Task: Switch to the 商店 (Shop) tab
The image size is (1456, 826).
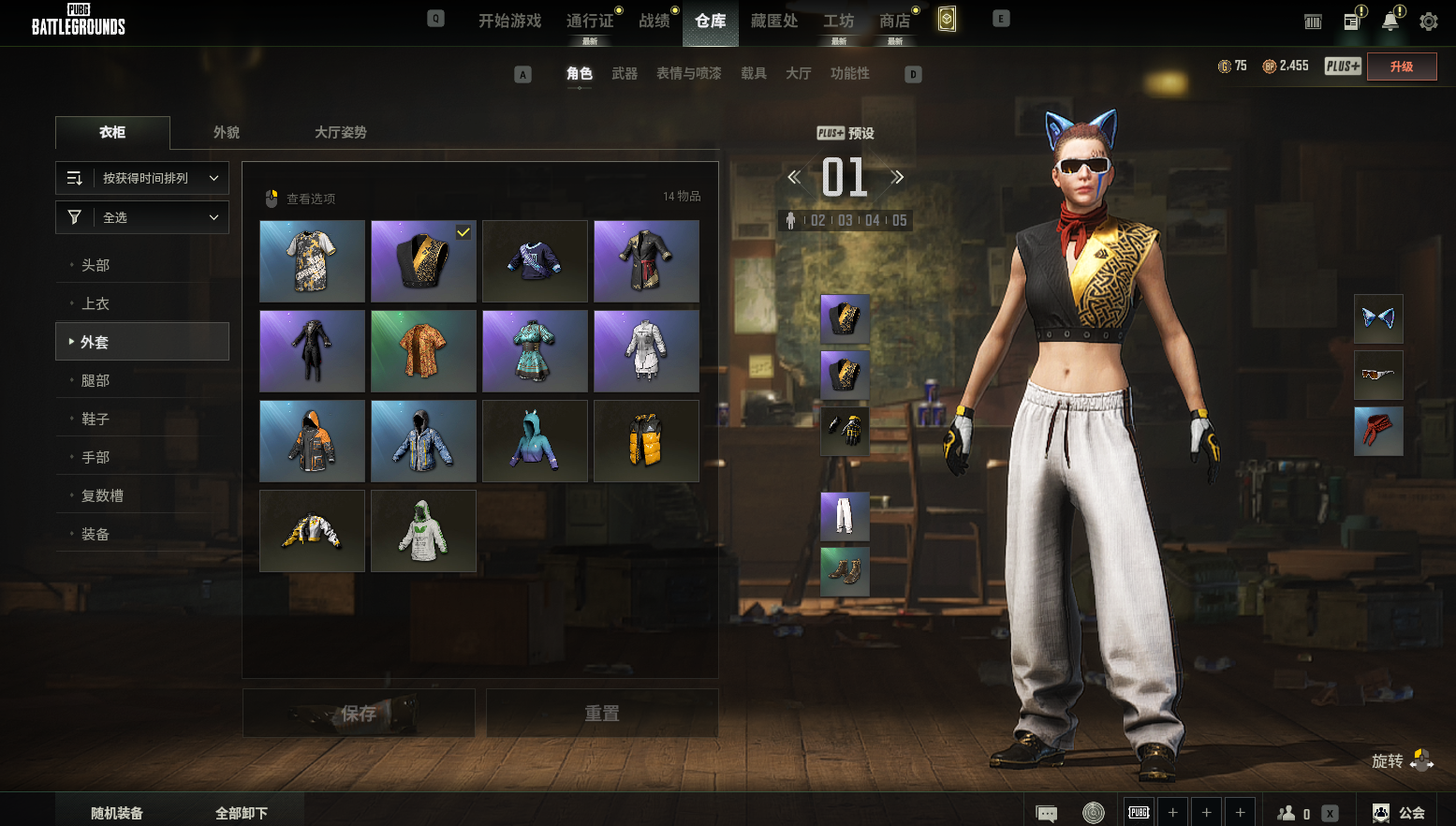Action: click(894, 21)
